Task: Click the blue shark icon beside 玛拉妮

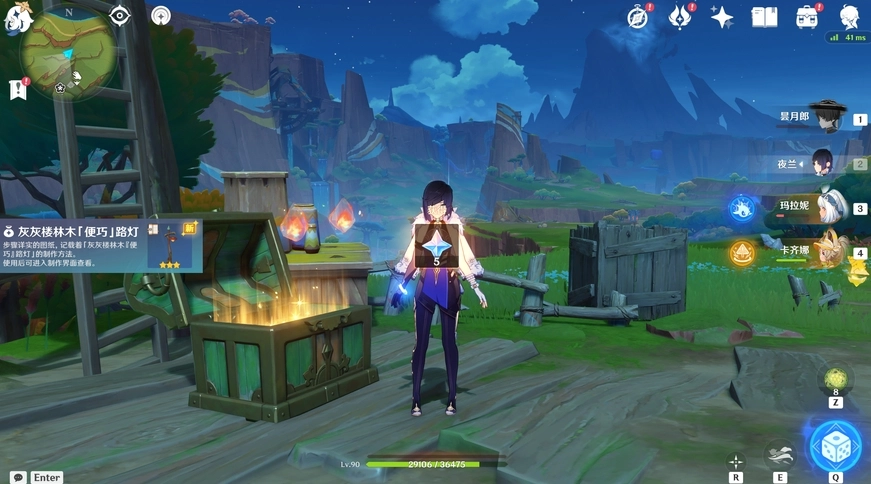Action: tap(741, 208)
